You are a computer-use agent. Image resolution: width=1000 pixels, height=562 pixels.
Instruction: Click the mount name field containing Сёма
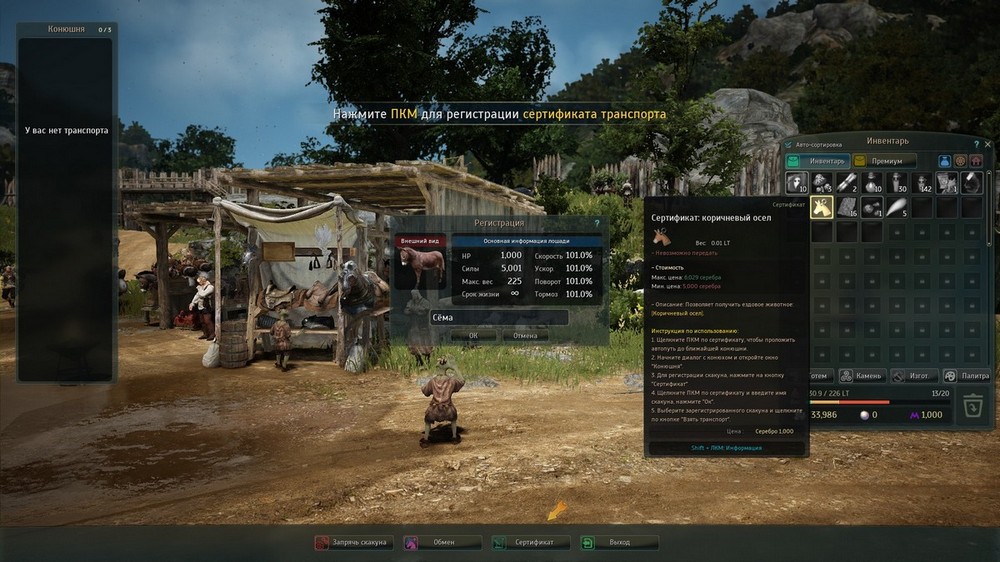[x=498, y=317]
